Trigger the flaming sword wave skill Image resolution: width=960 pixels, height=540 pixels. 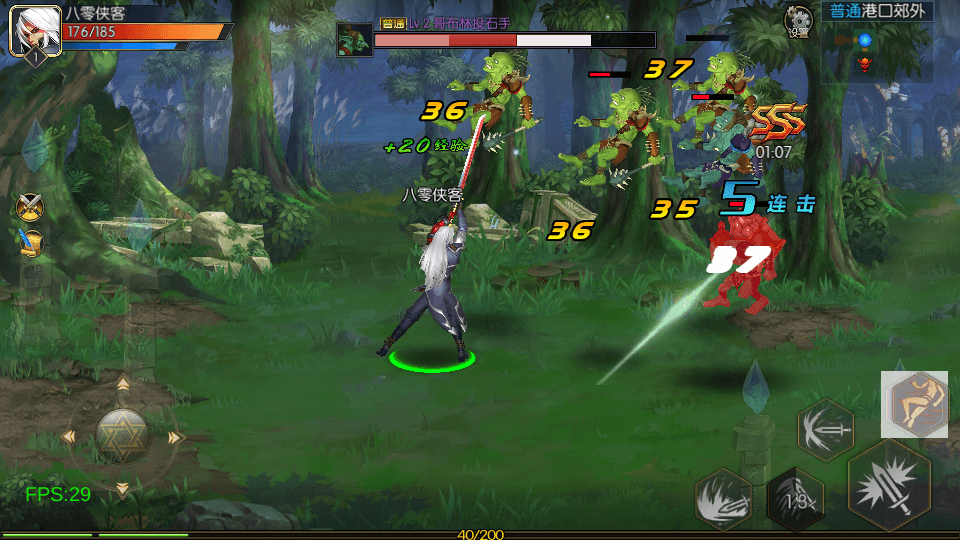[x=724, y=497]
